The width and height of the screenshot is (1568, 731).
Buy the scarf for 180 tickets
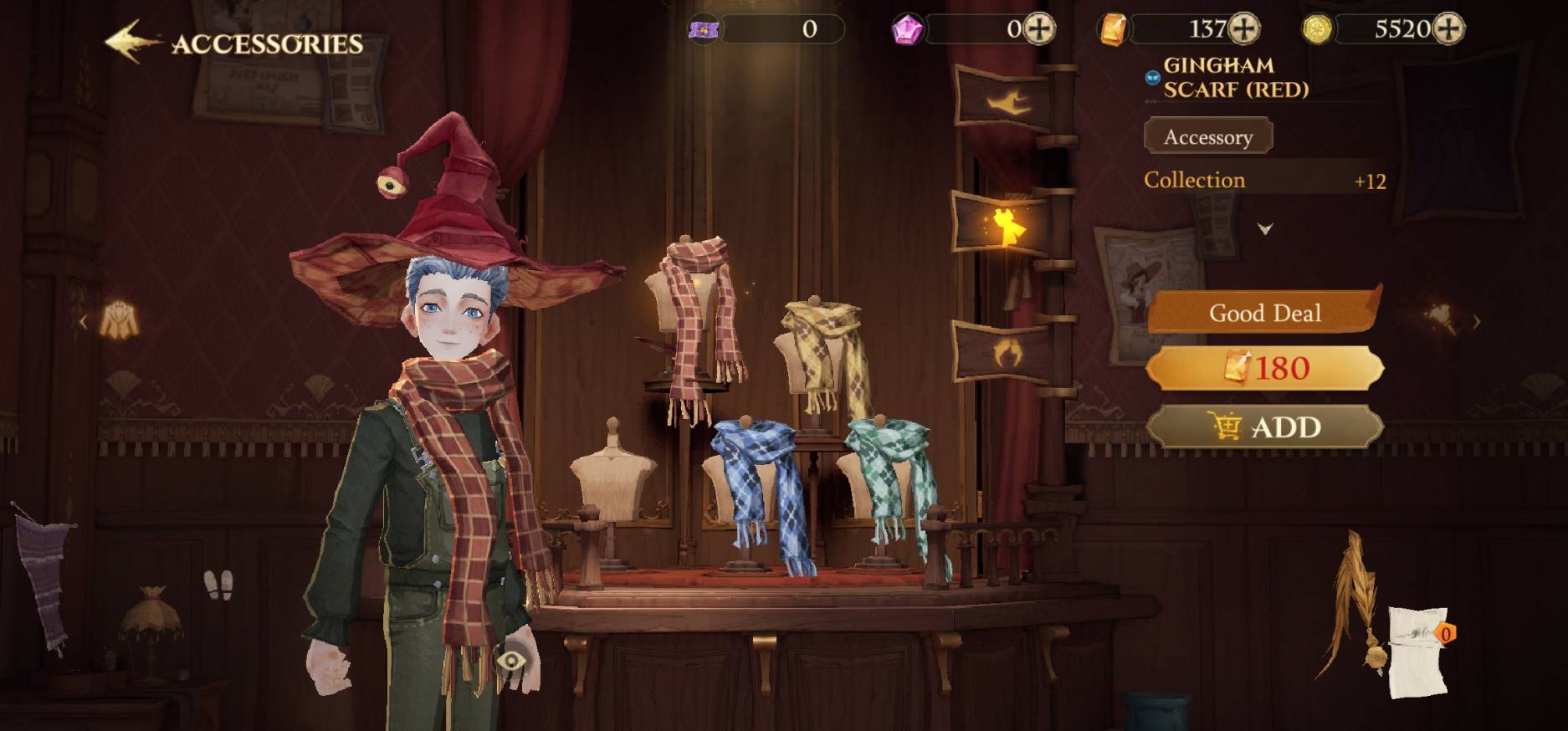(x=1264, y=368)
